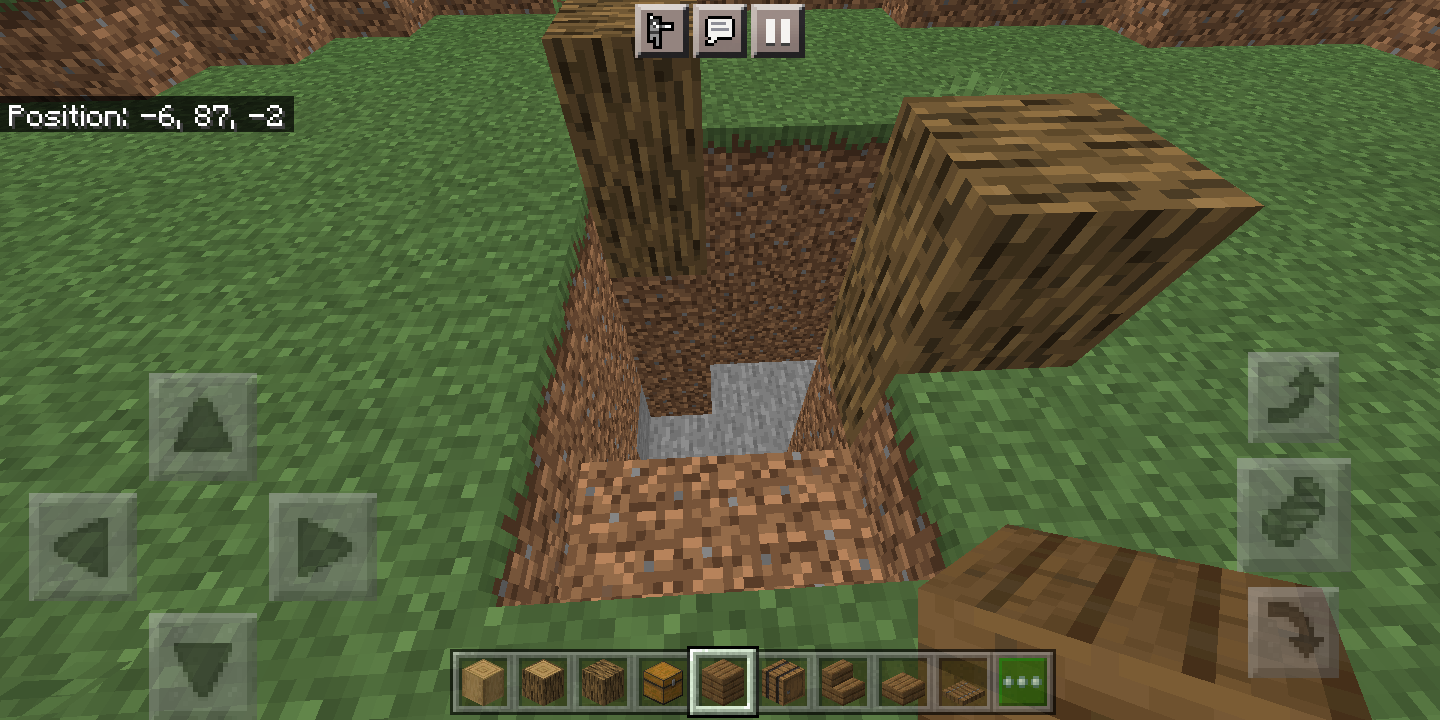Open the chat window

[x=721, y=32]
